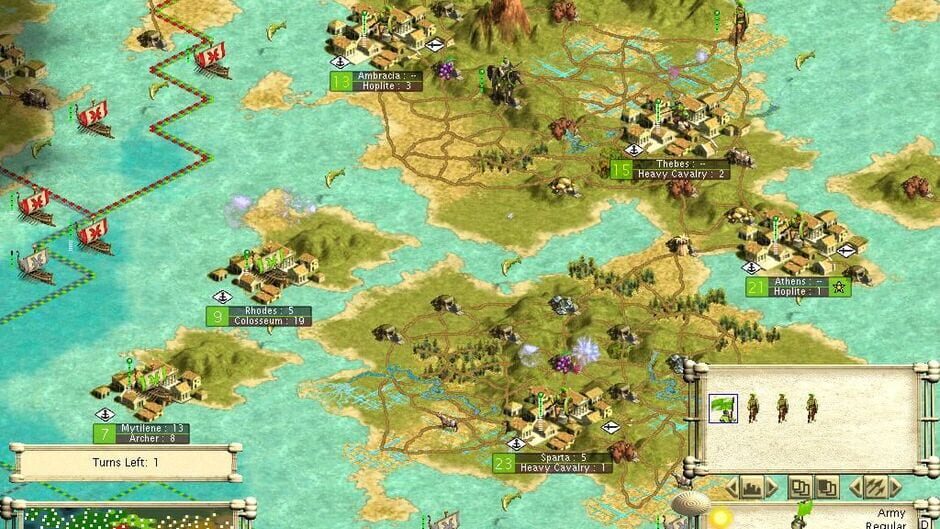Click the minimap strip at the bottom left
The height and width of the screenshot is (529, 940).
(x=120, y=518)
